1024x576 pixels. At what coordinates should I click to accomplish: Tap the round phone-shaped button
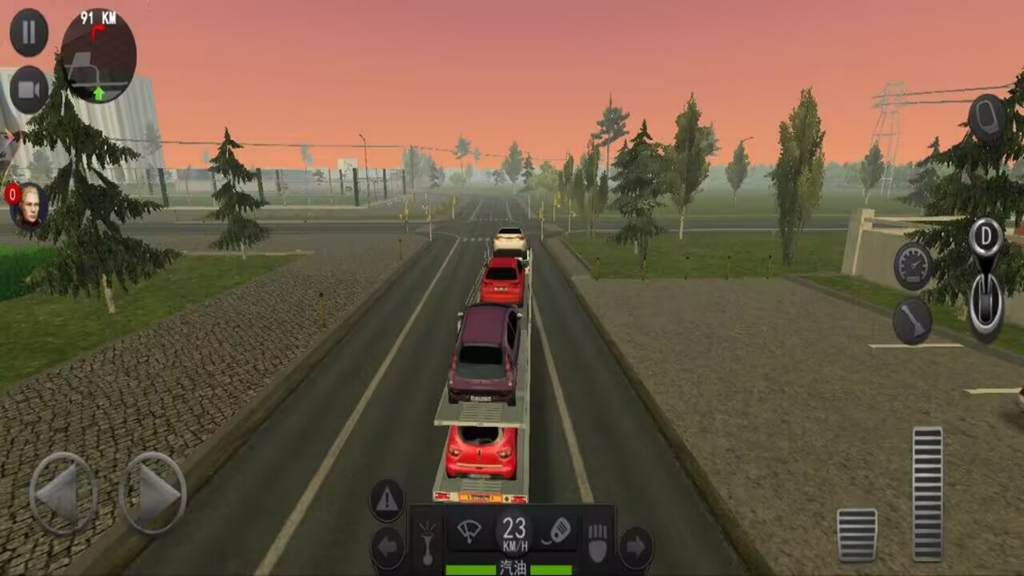tap(986, 118)
